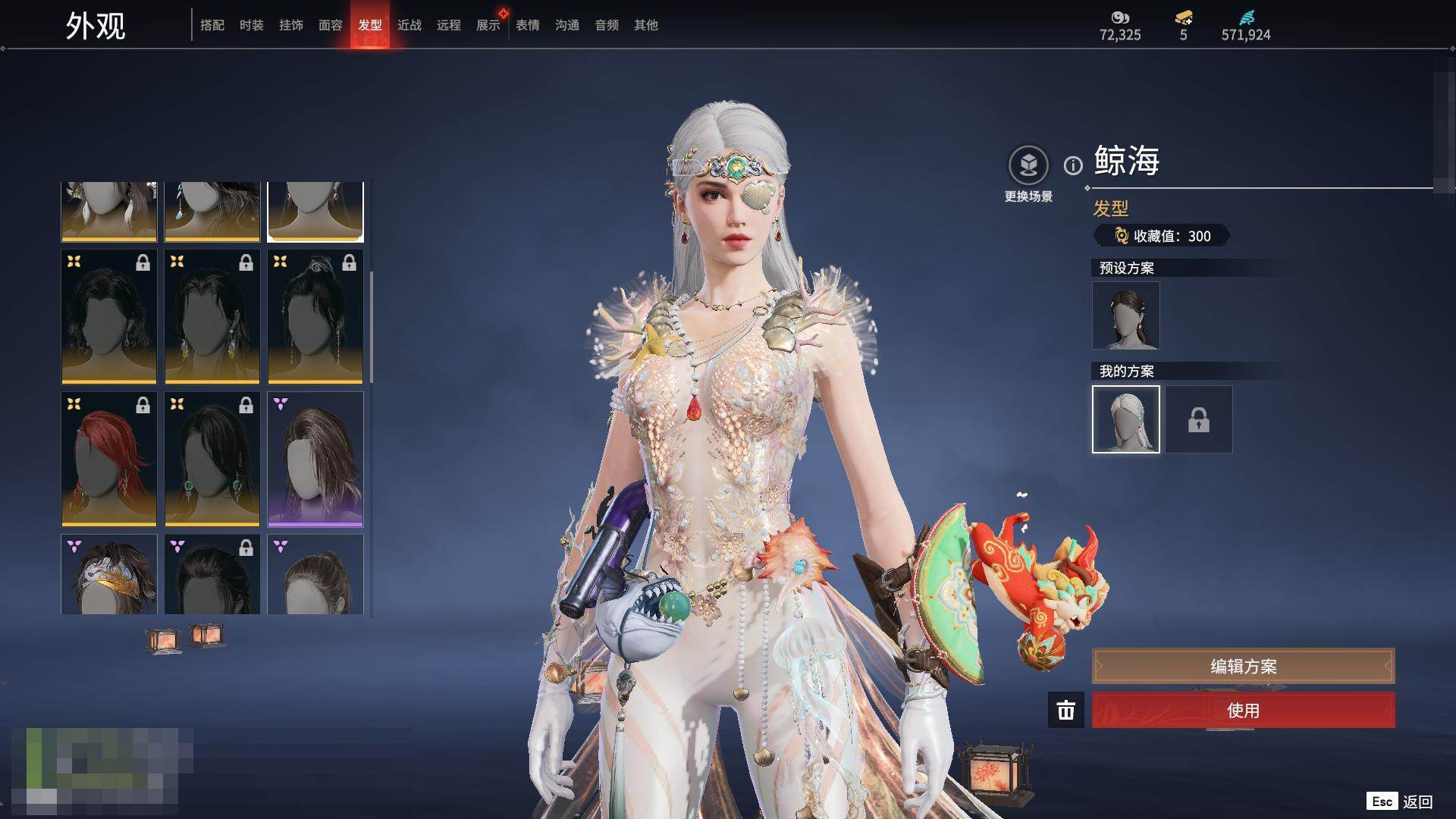Screen dimensions: 1456x819
Task: Apply hairstyle with the 使用 button
Action: [1243, 711]
